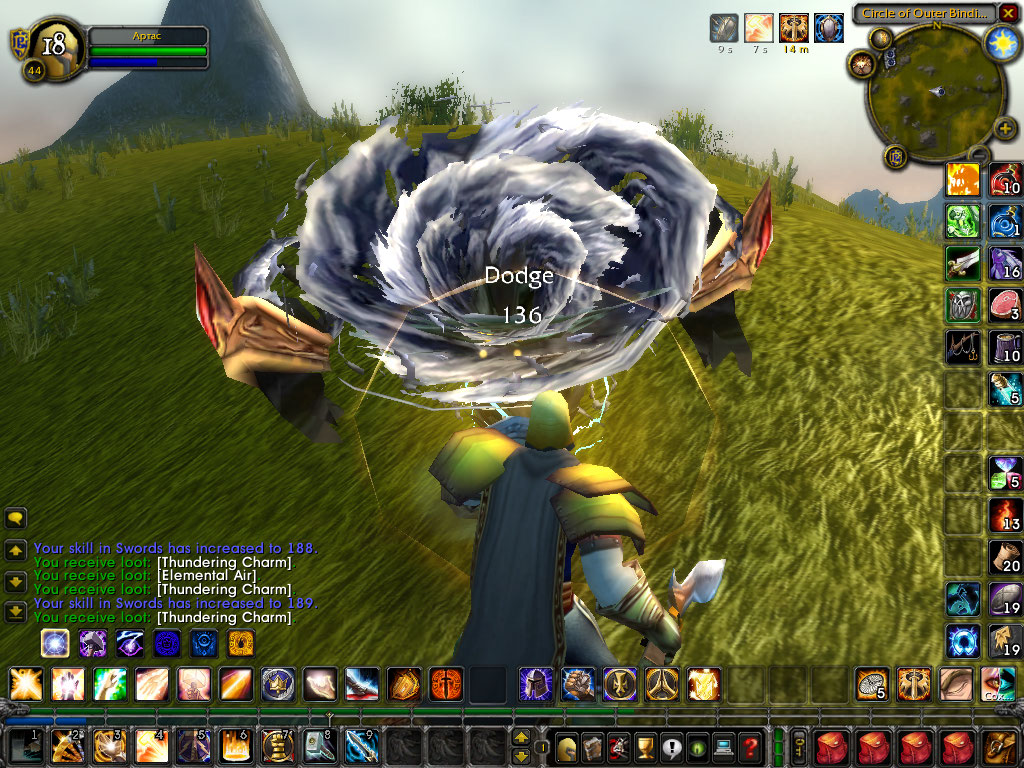This screenshot has width=1024, height=768.
Task: Open the main menu computer icon
Action: 723,746
